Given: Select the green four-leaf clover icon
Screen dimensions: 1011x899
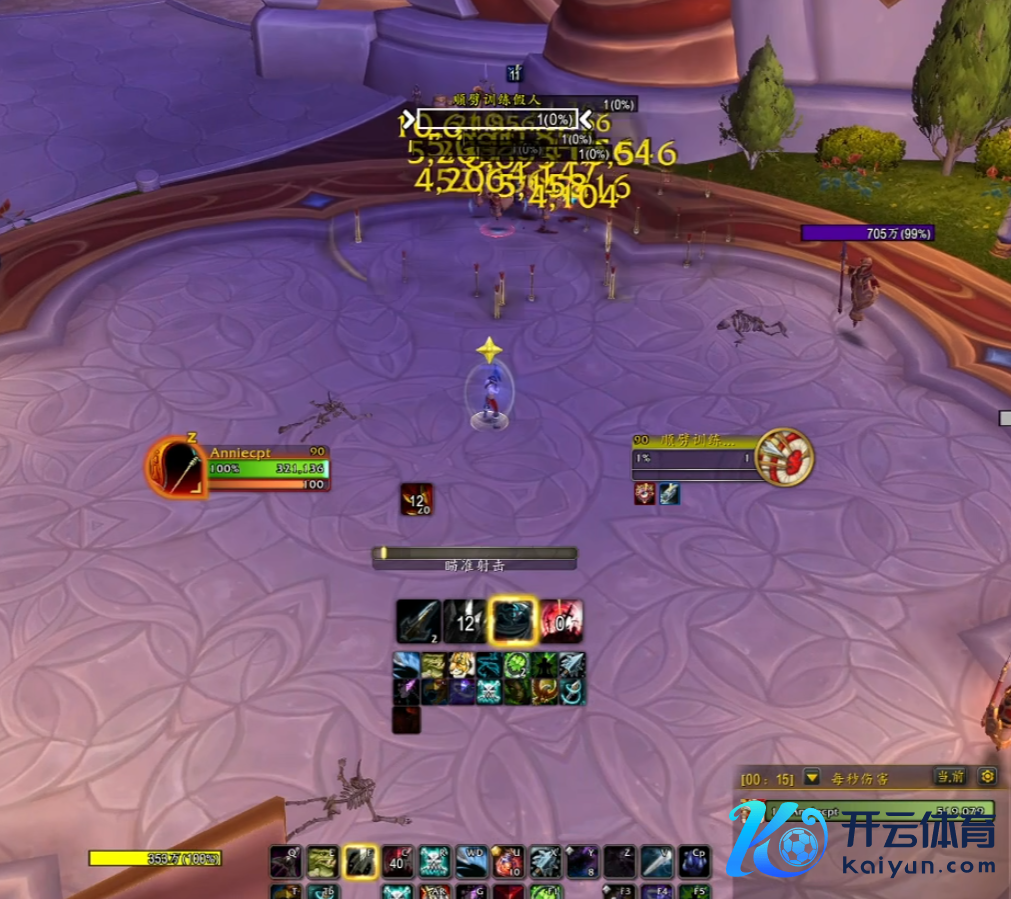Looking at the screenshot, I should click(516, 665).
